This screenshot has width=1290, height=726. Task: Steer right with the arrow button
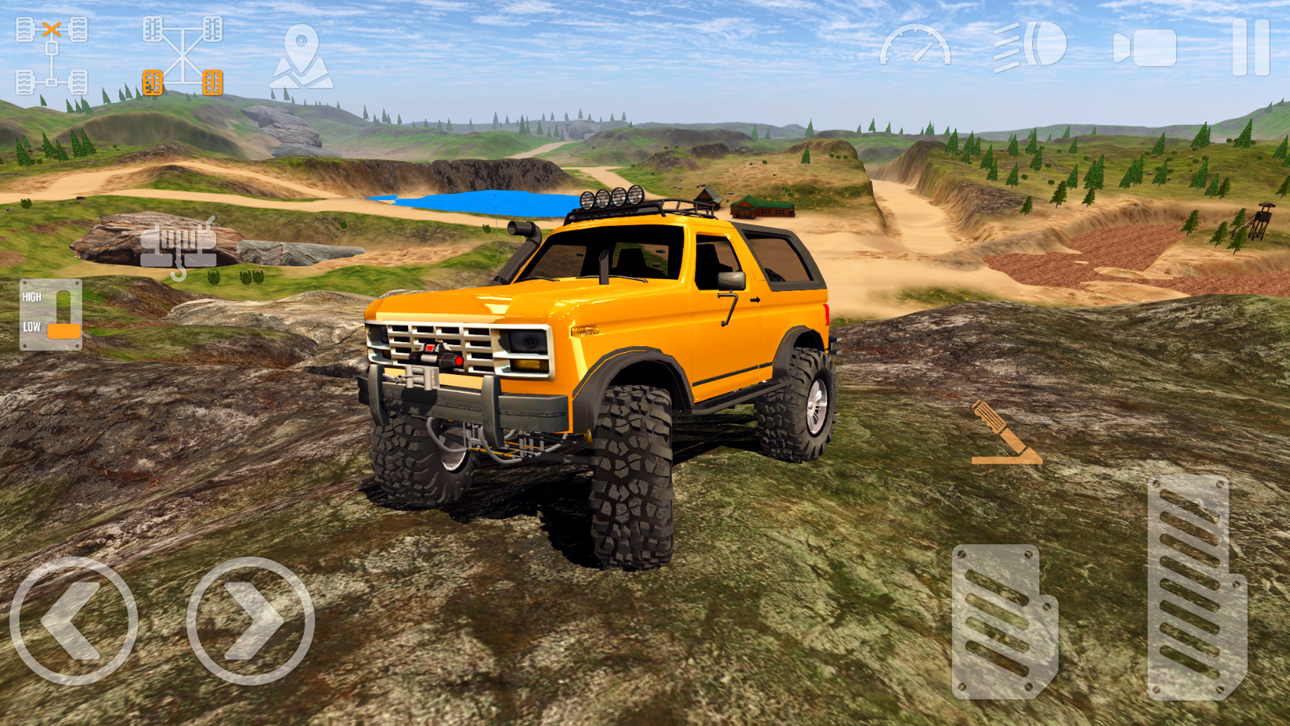coord(250,617)
